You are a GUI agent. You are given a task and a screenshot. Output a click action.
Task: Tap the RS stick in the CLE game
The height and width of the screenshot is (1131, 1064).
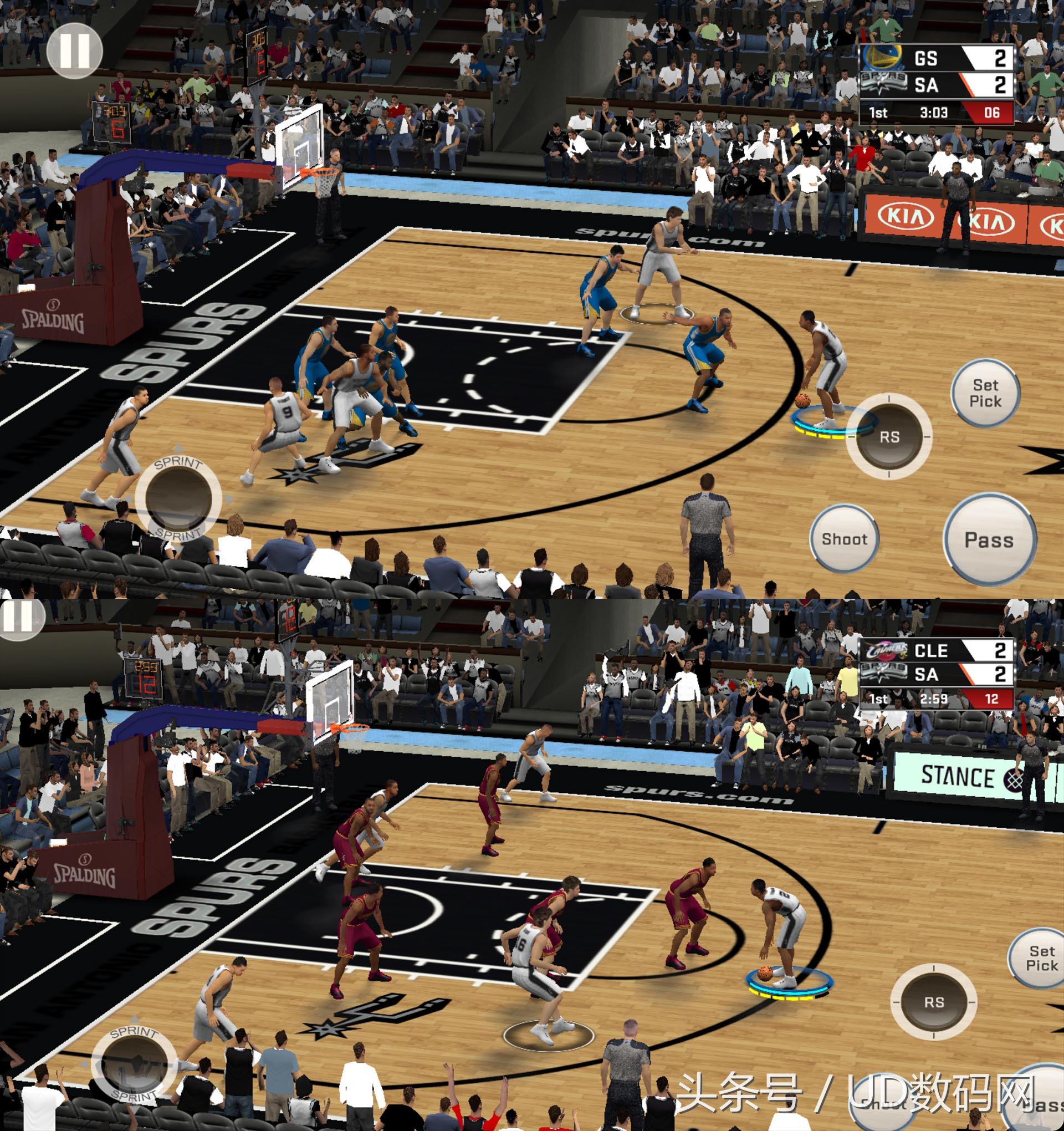click(x=934, y=1002)
